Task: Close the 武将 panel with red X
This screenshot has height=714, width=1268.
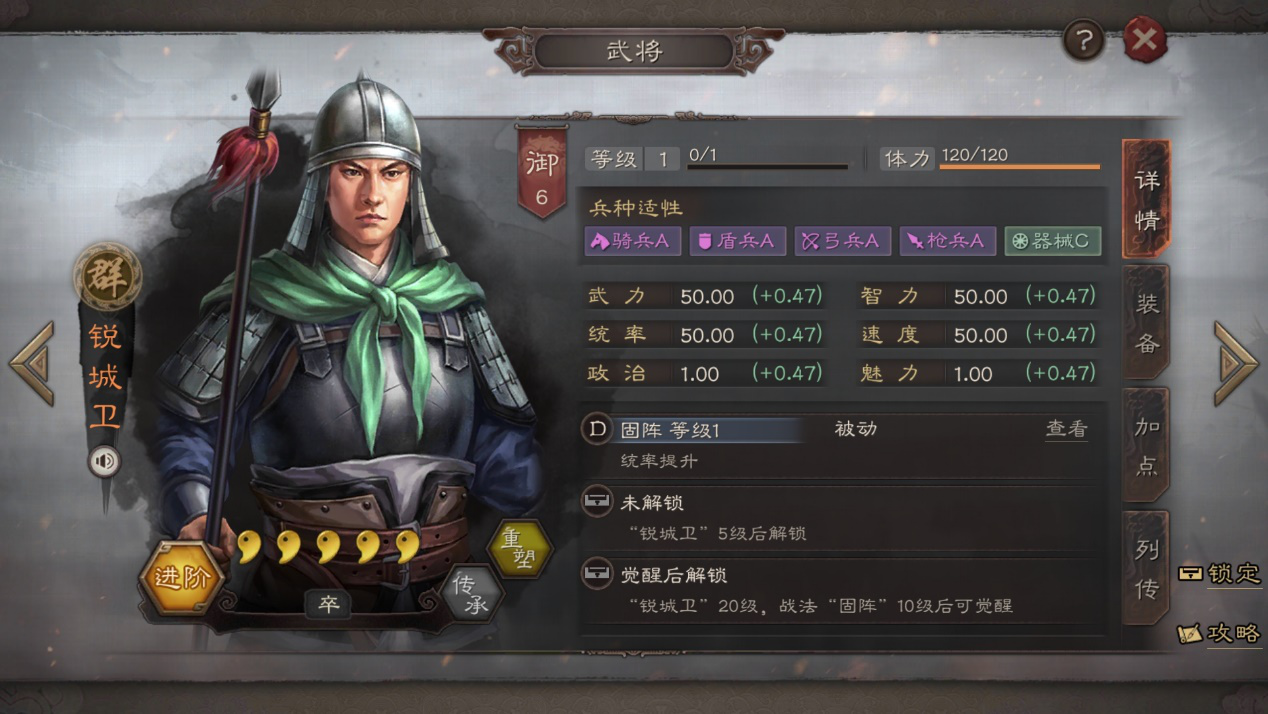Action: click(x=1145, y=41)
